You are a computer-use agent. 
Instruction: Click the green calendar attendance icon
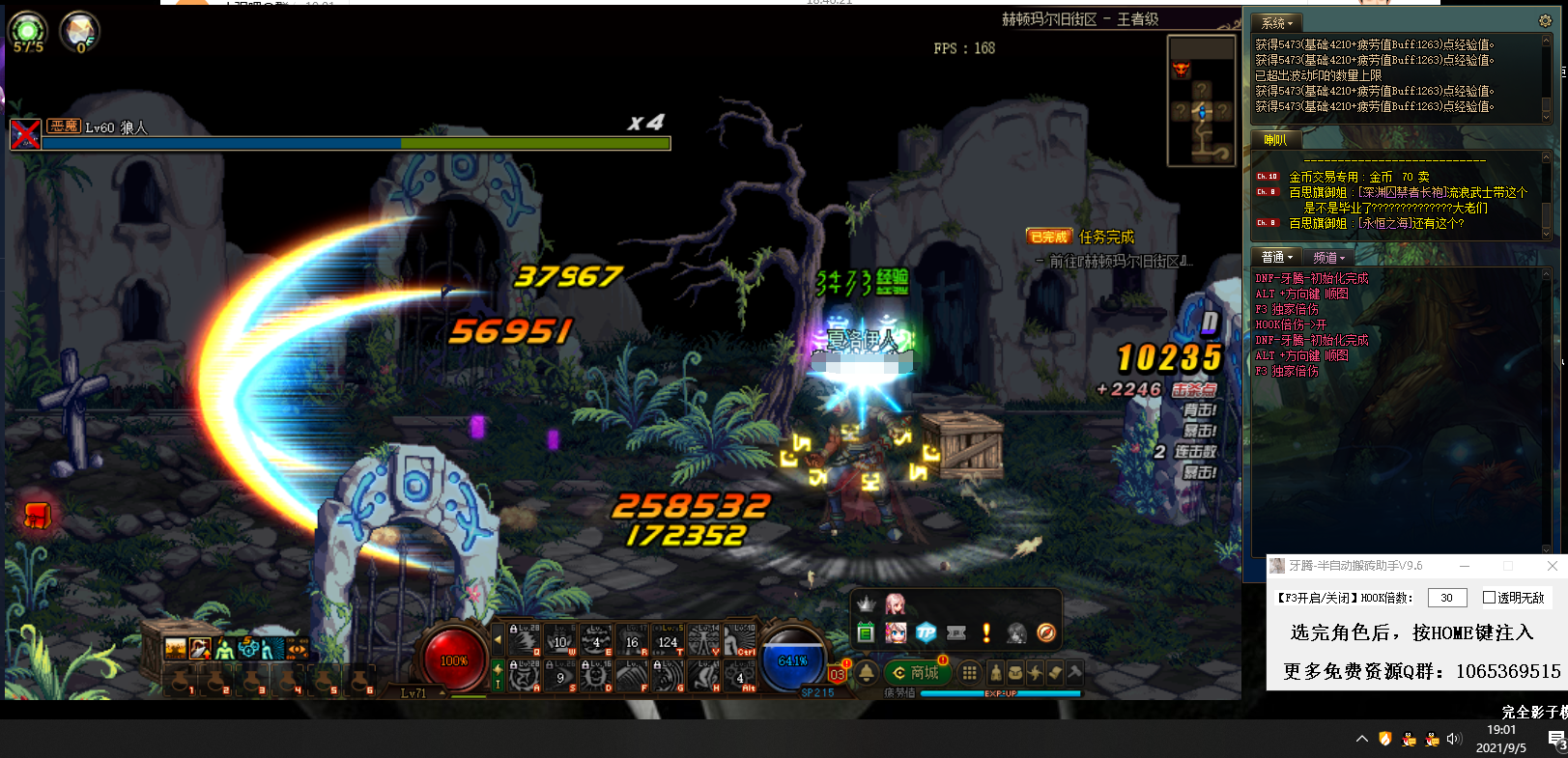[866, 632]
